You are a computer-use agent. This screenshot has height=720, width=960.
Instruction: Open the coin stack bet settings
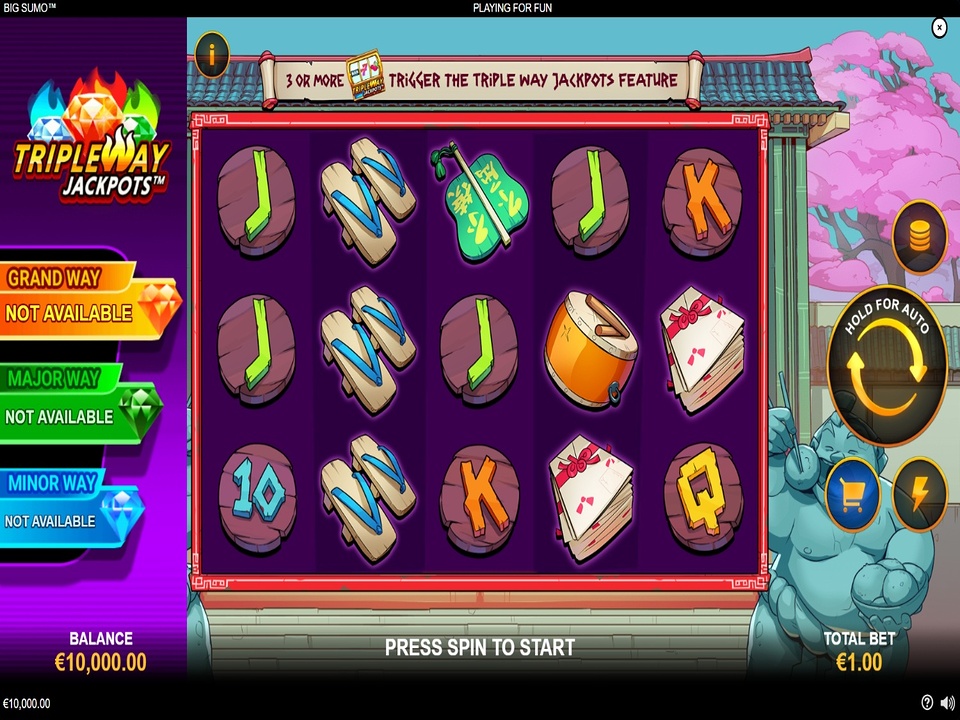(919, 237)
